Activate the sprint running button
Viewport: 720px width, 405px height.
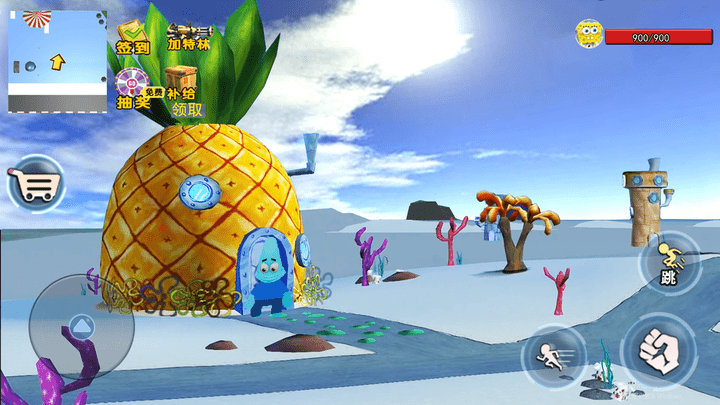point(551,355)
